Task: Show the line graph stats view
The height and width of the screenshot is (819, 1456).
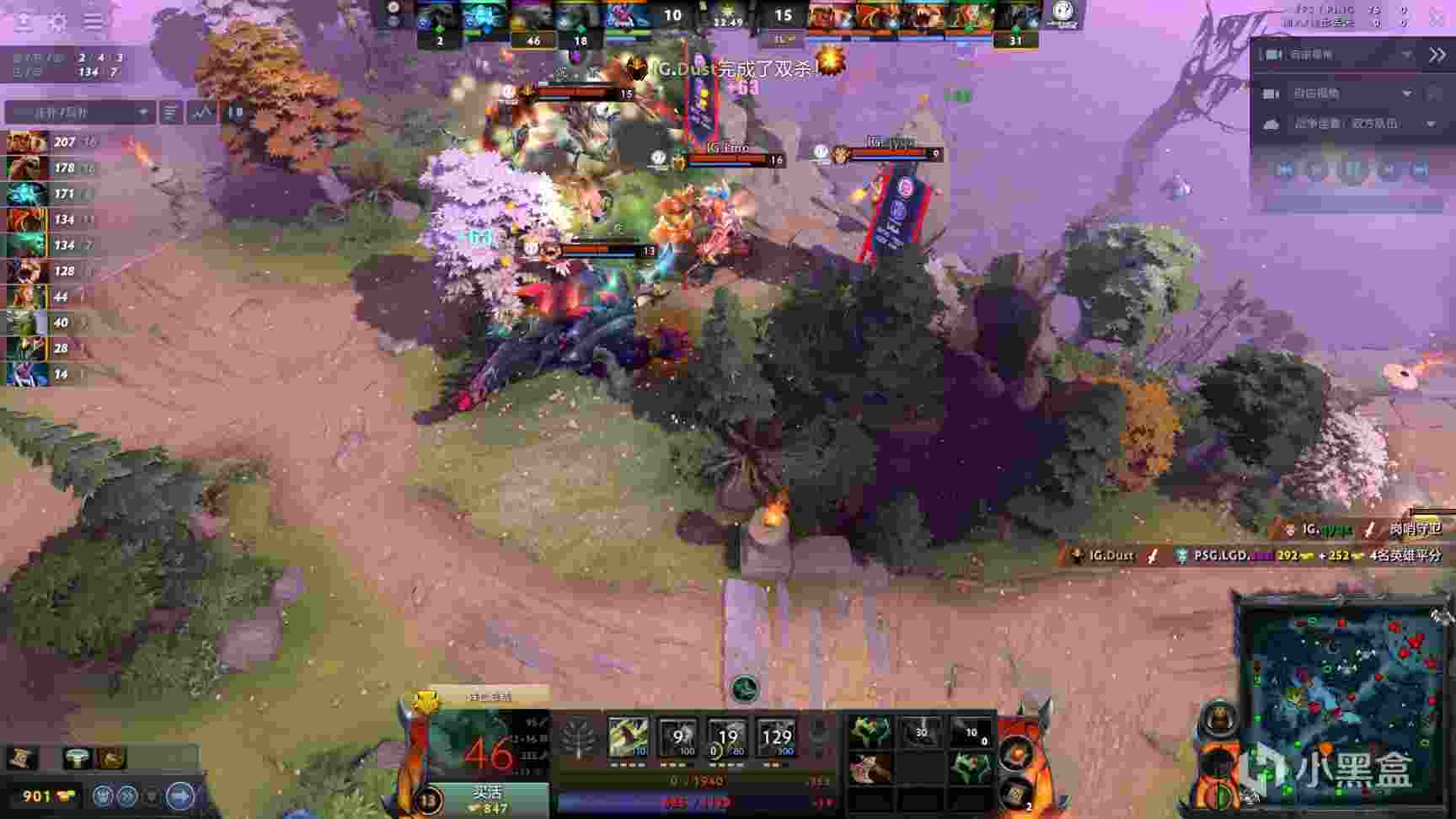Action: pos(202,112)
